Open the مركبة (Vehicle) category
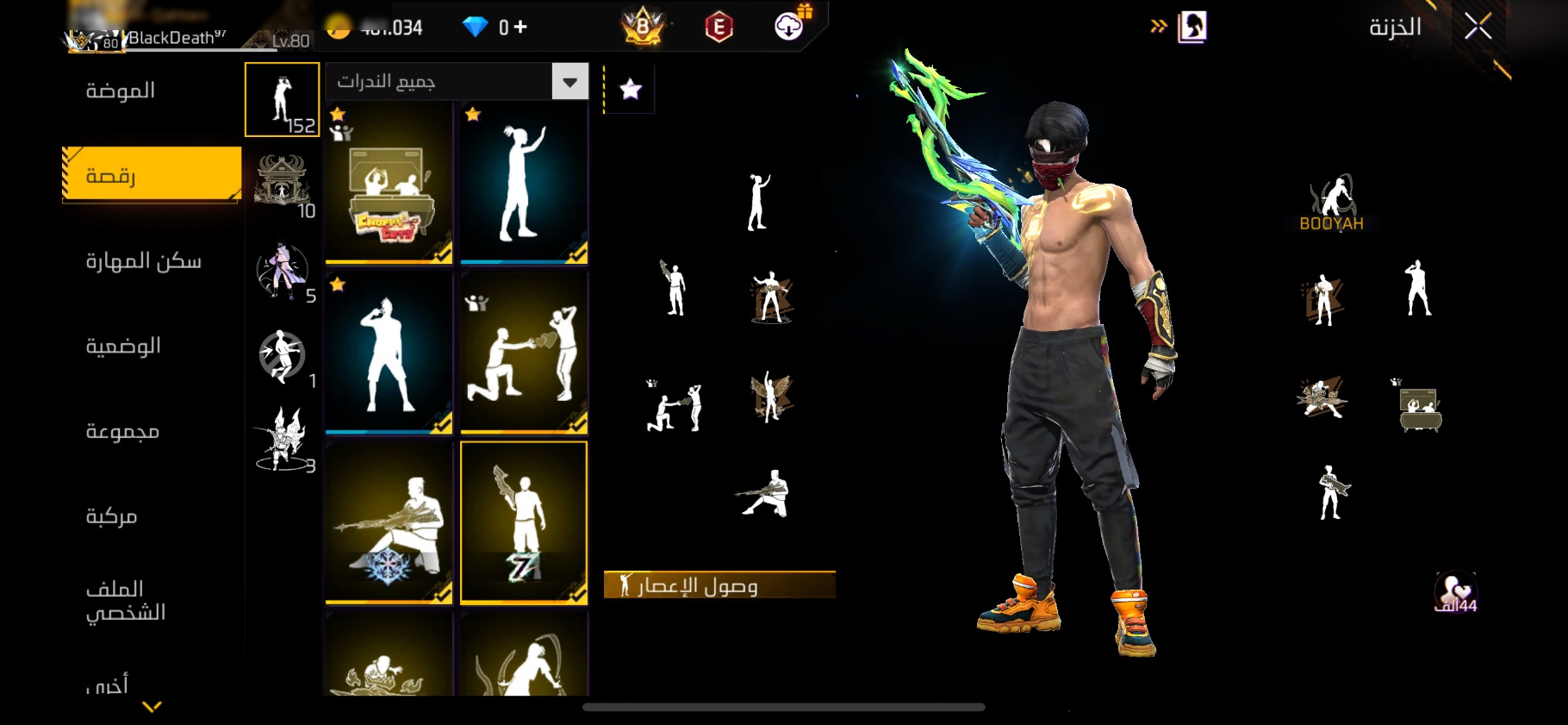The height and width of the screenshot is (725, 1568). [x=112, y=516]
